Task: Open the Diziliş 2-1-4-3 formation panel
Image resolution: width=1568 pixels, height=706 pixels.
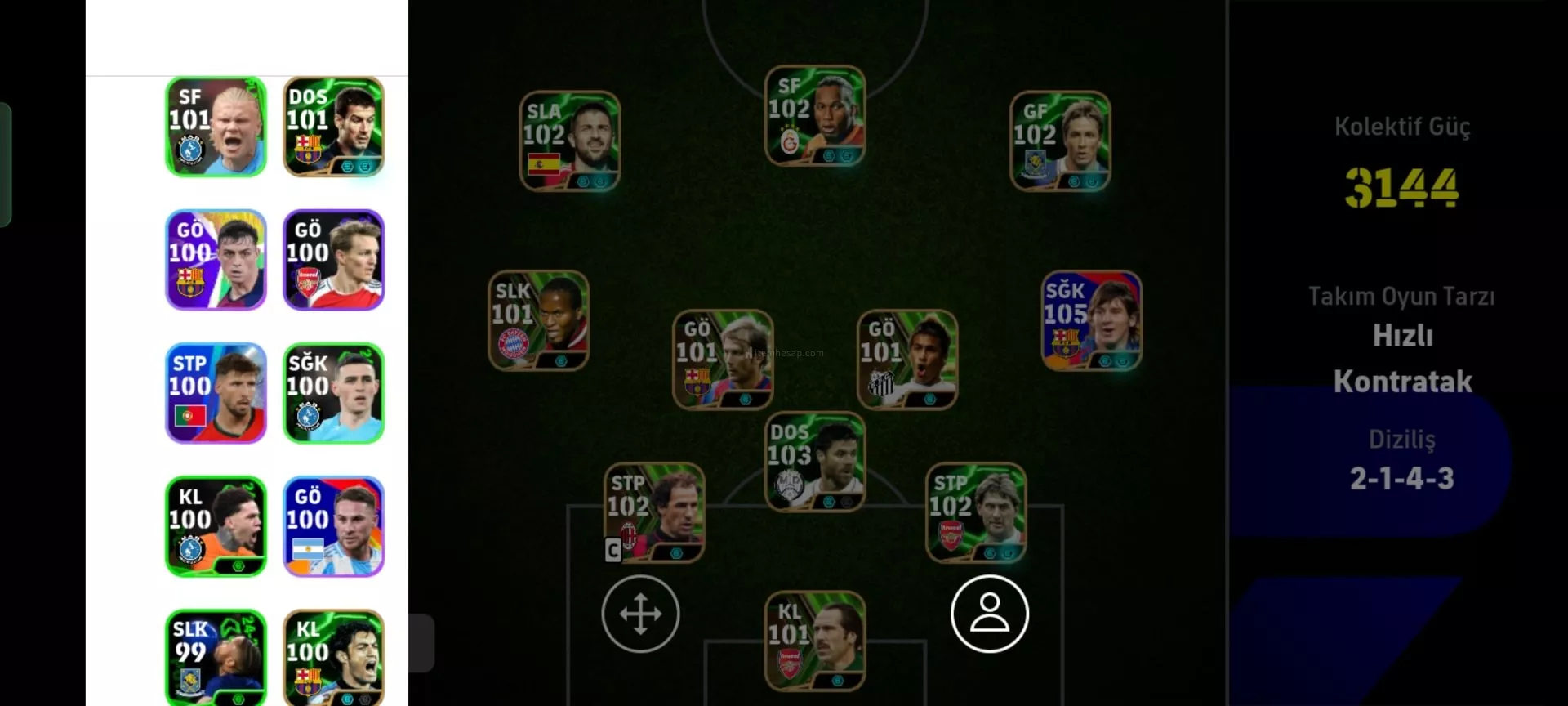Action: point(1401,462)
